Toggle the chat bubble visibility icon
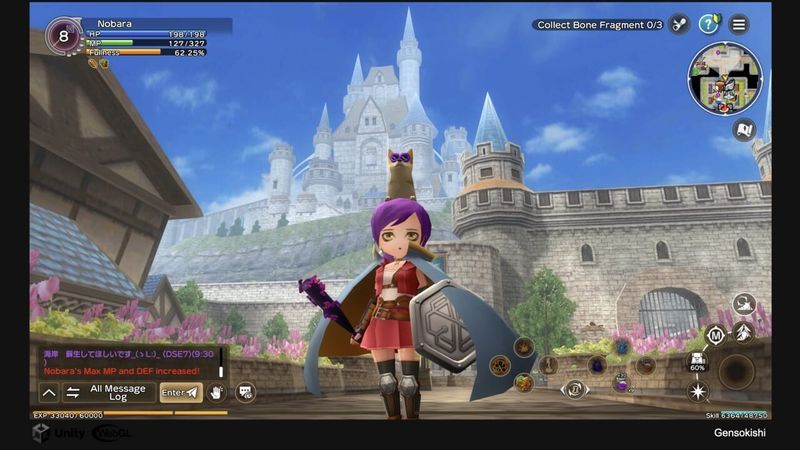This screenshot has width=800, height=450. pyautogui.click(x=245, y=393)
